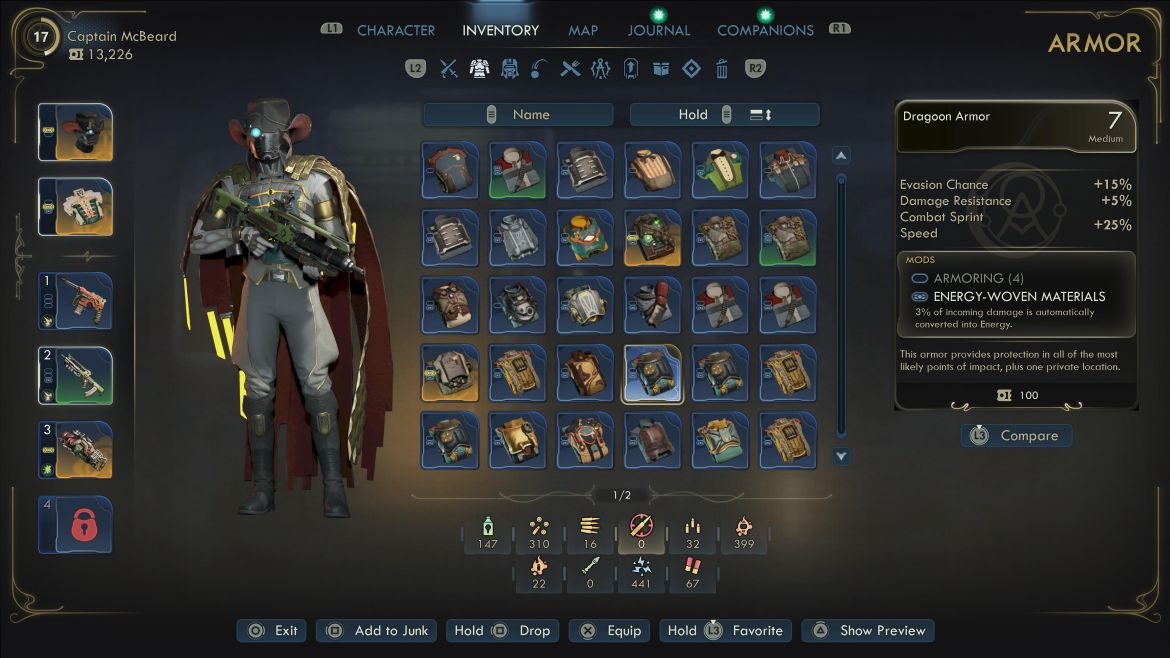Open the Map tab

(x=583, y=30)
